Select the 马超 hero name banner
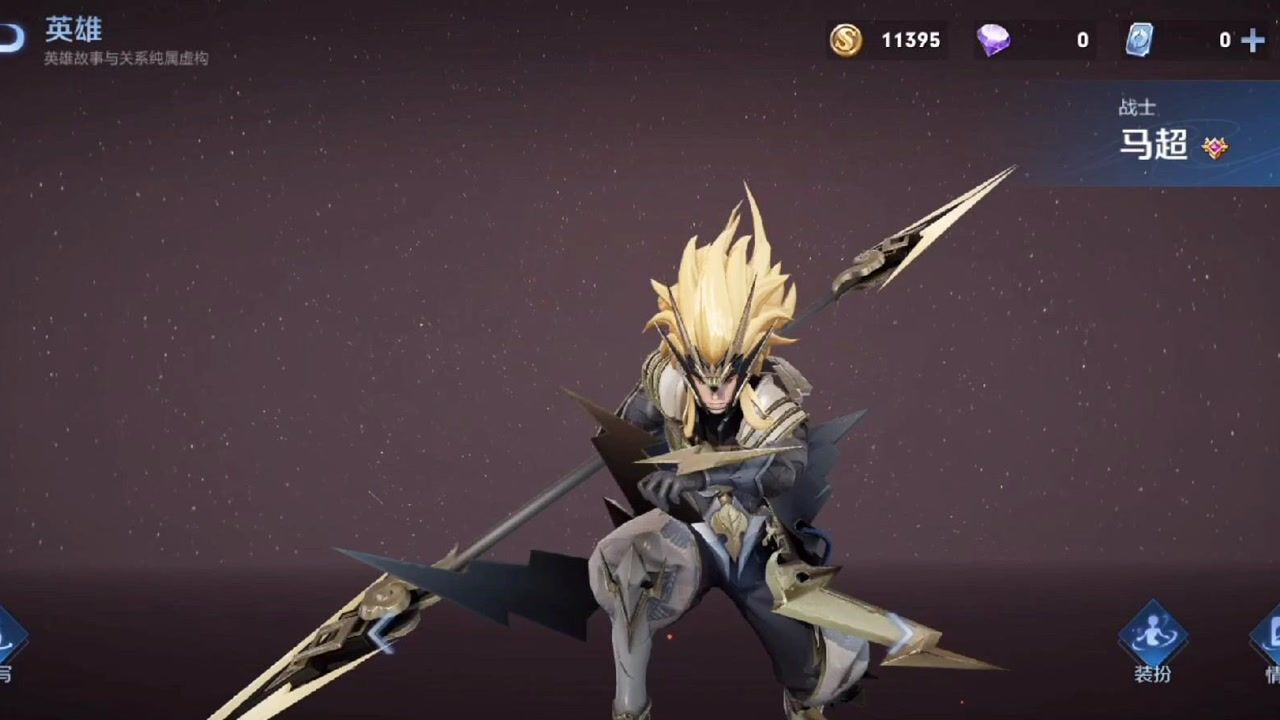The width and height of the screenshot is (1280, 720). (1155, 145)
